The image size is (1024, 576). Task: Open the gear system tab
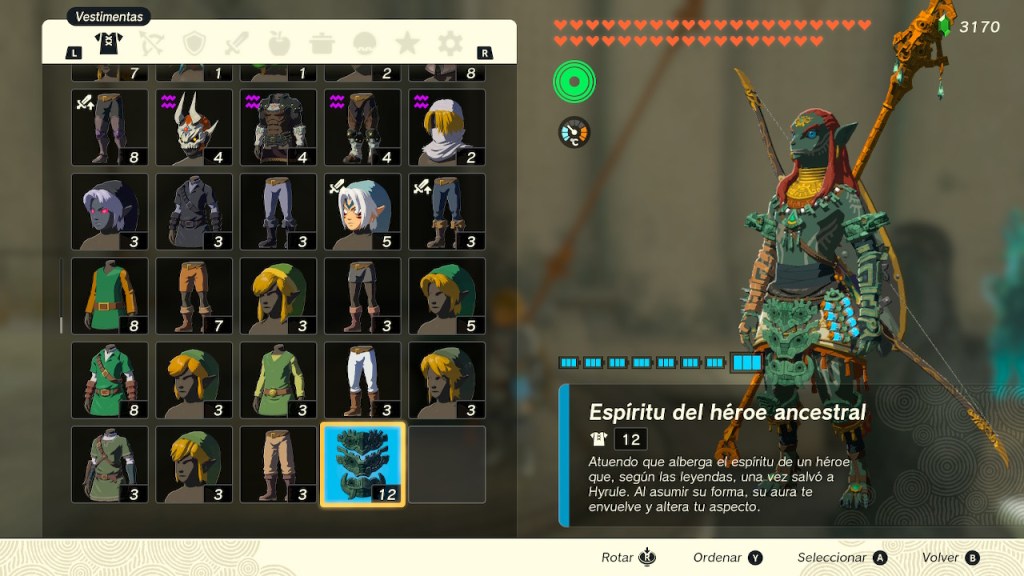450,43
